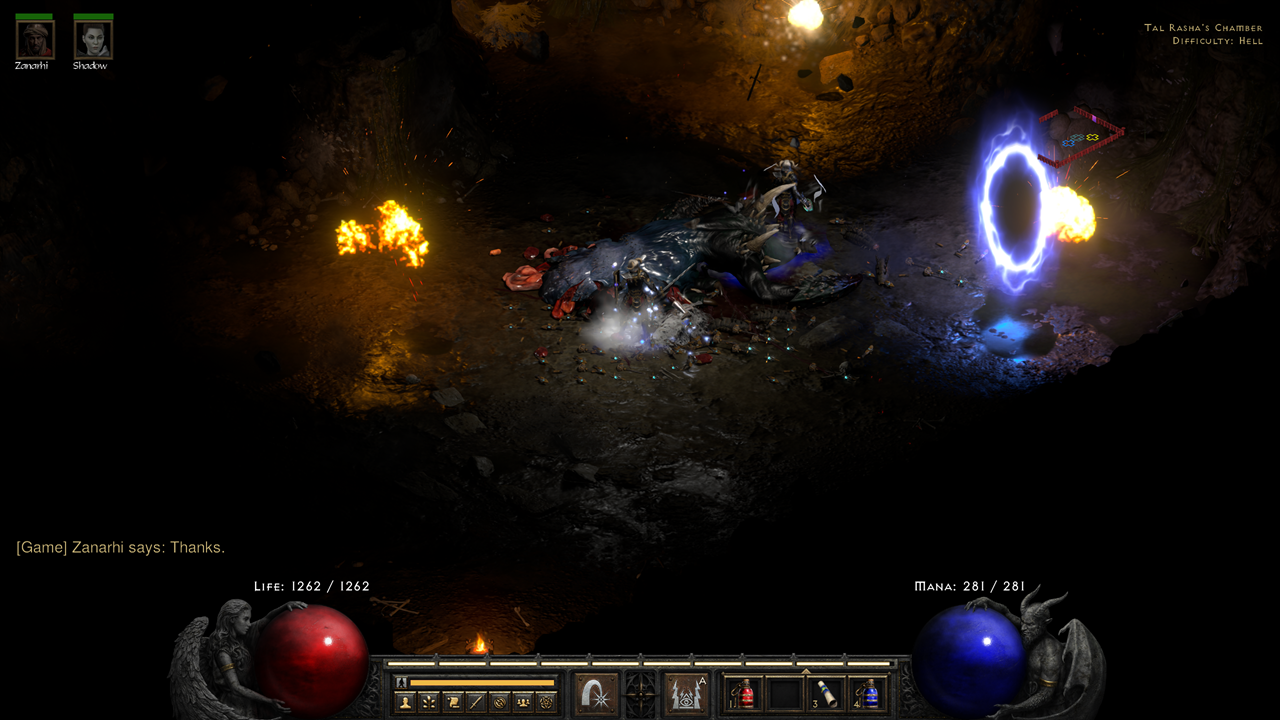Image resolution: width=1280 pixels, height=720 pixels.
Task: Click the sword icon menu button
Action: [x=476, y=702]
